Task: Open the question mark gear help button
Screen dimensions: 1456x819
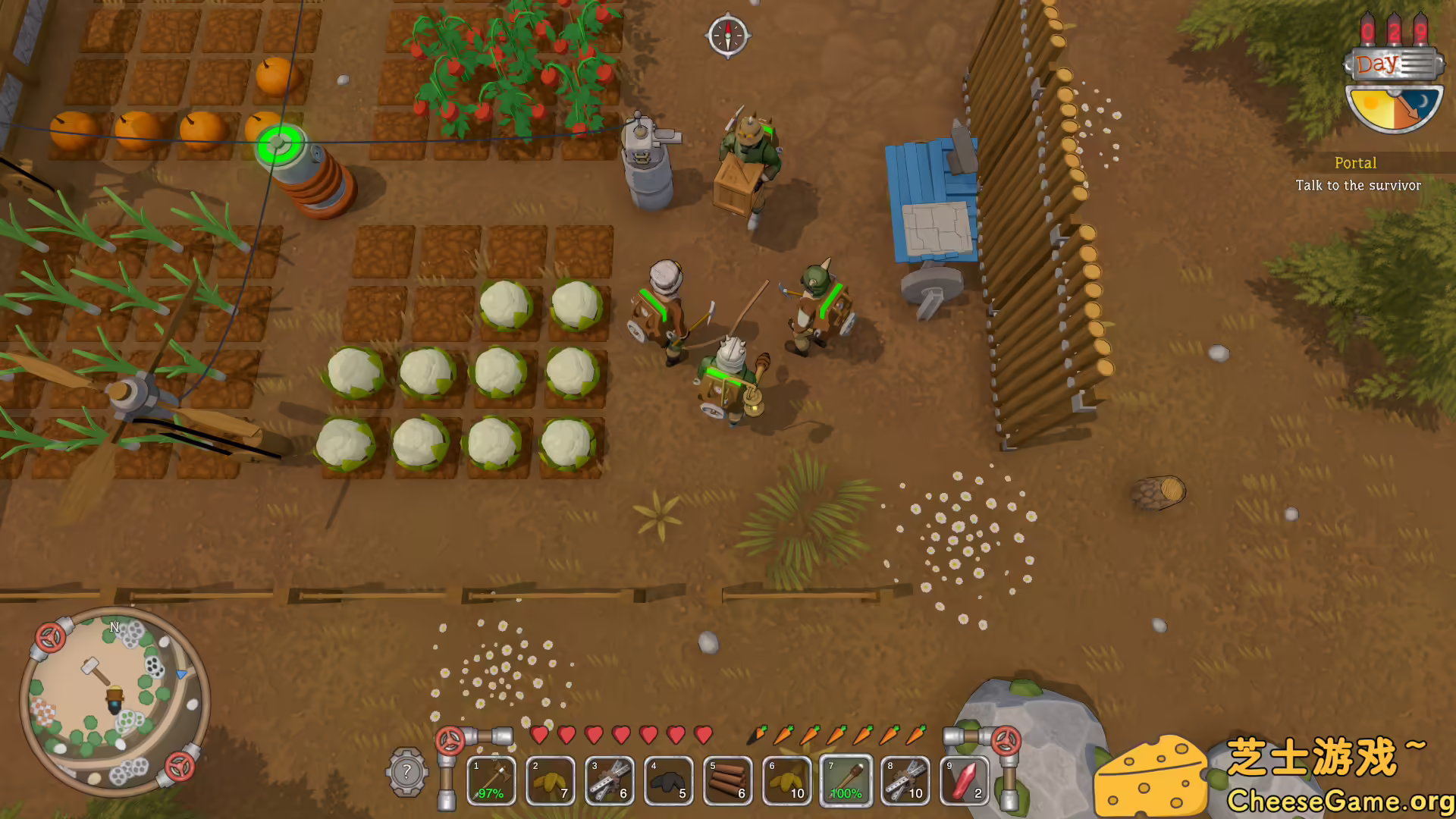Action: (407, 772)
